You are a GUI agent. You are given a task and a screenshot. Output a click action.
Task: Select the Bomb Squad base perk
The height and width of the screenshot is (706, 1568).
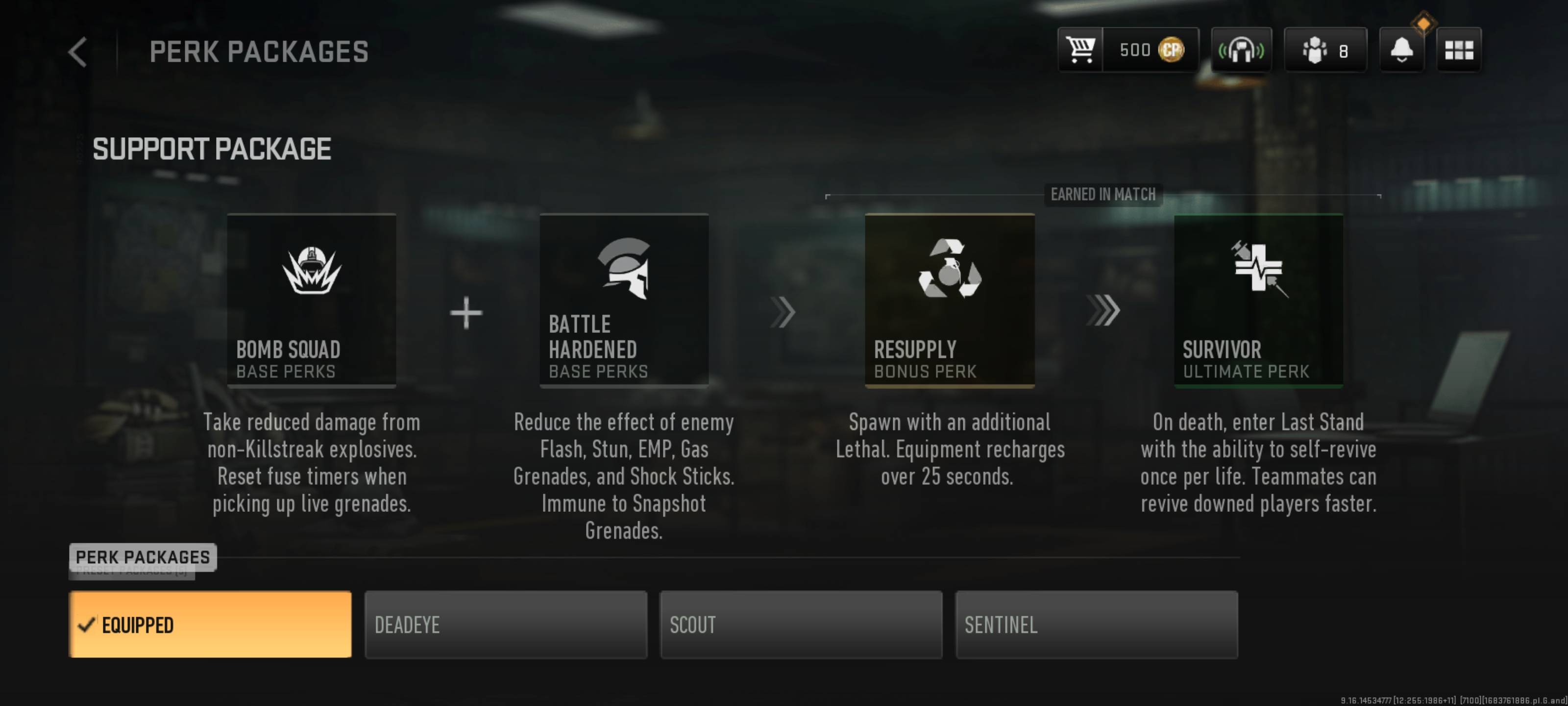pos(312,301)
